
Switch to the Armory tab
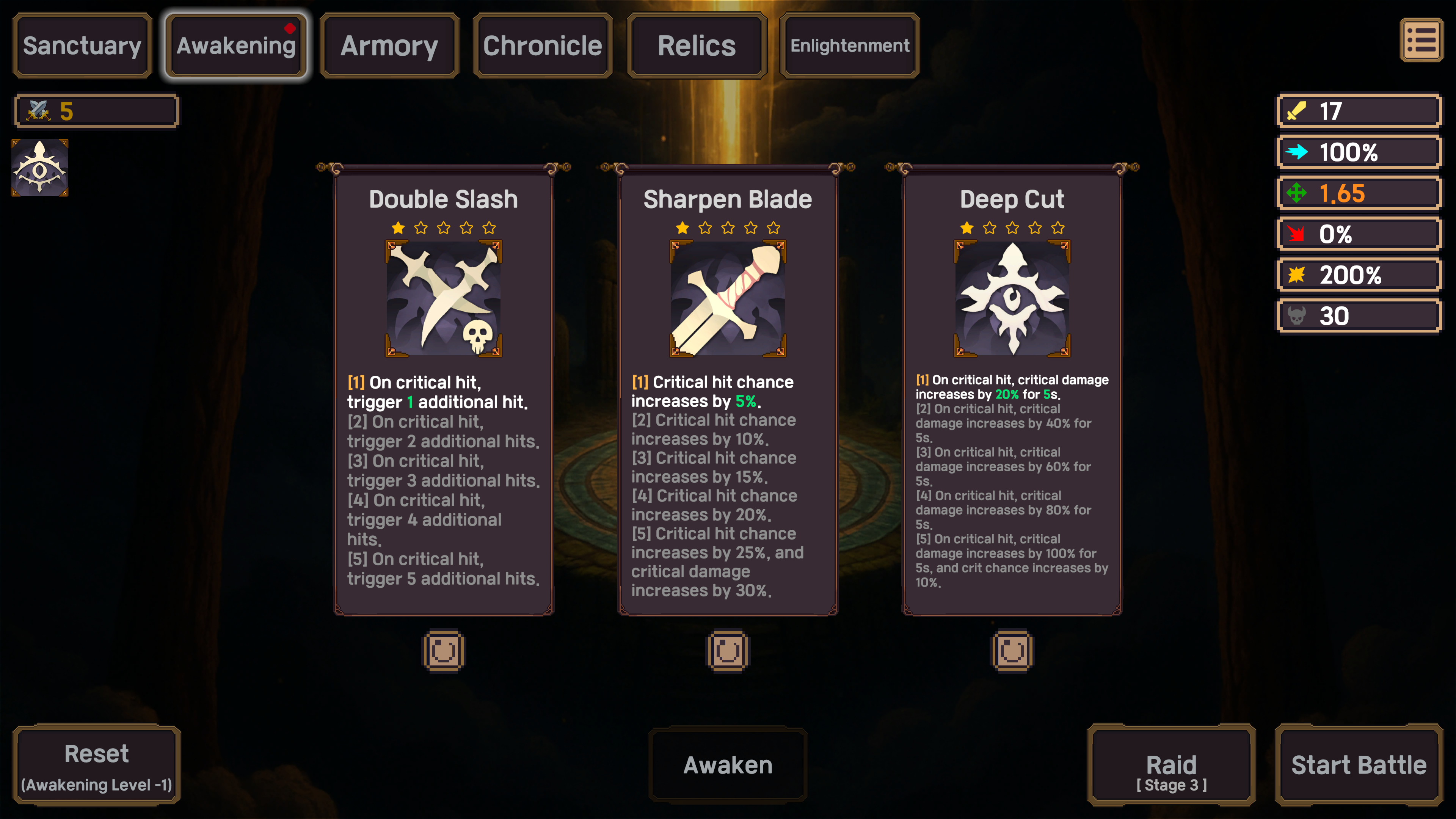click(388, 45)
